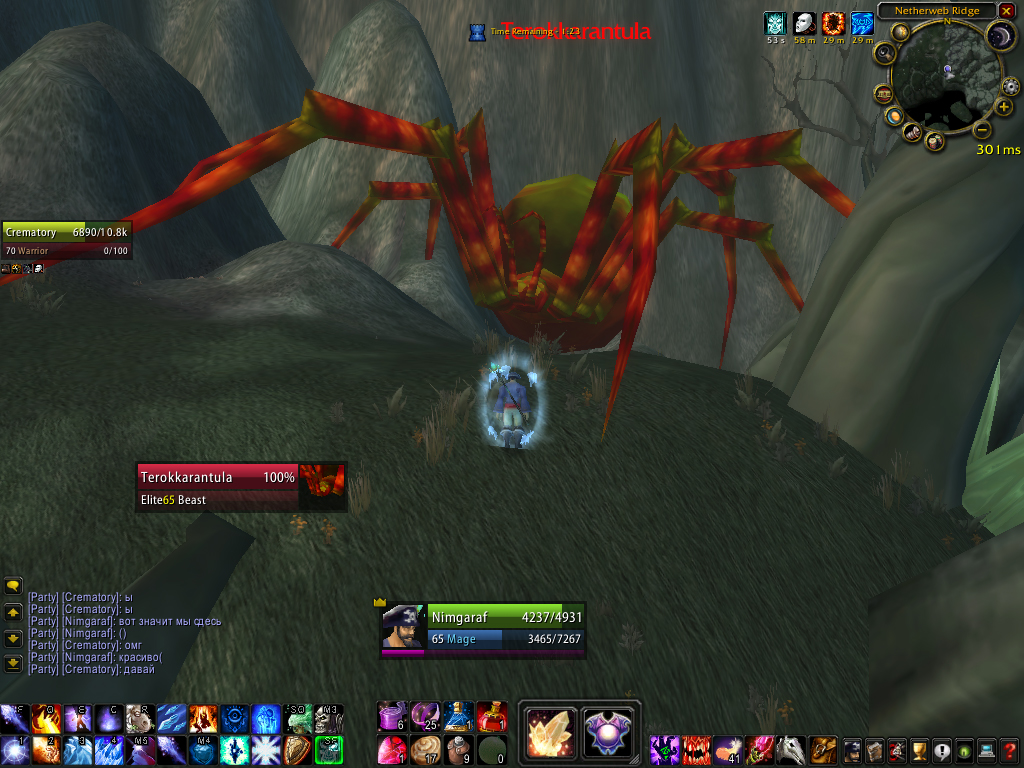Zoom in on the minimap
Image resolution: width=1024 pixels, height=768 pixels.
coord(1004,107)
